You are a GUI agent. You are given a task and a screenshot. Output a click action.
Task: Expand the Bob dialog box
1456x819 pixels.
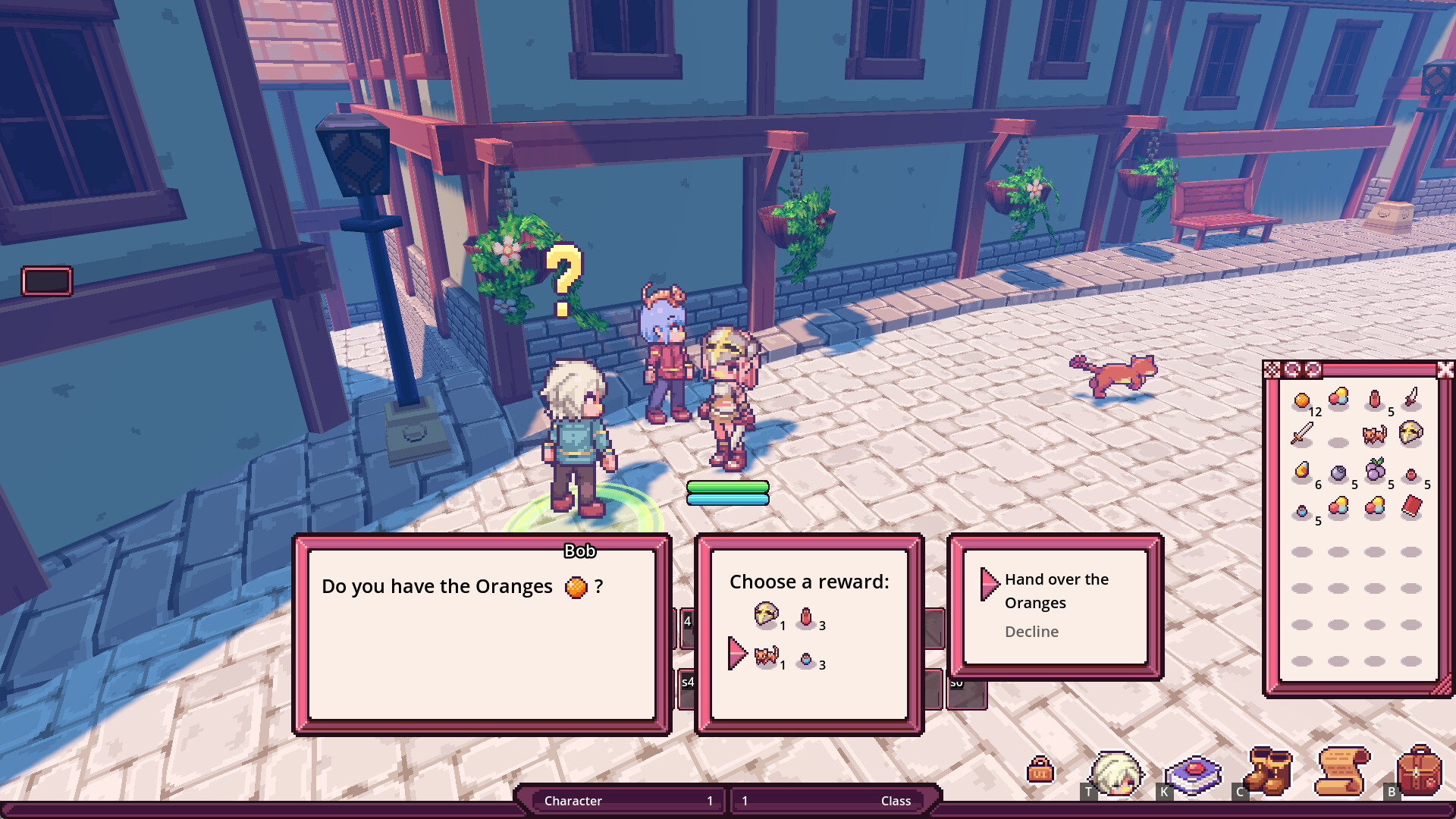click(x=482, y=635)
